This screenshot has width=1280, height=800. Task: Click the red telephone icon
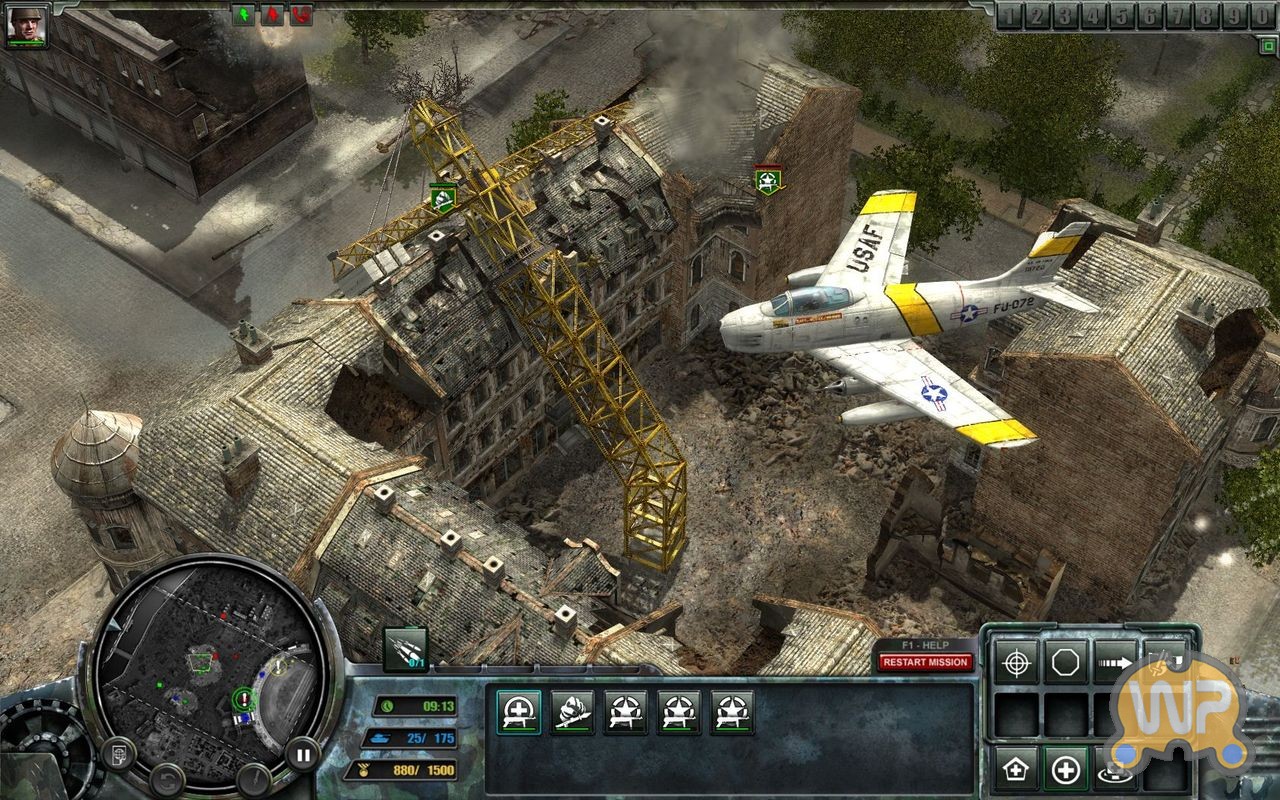point(300,15)
